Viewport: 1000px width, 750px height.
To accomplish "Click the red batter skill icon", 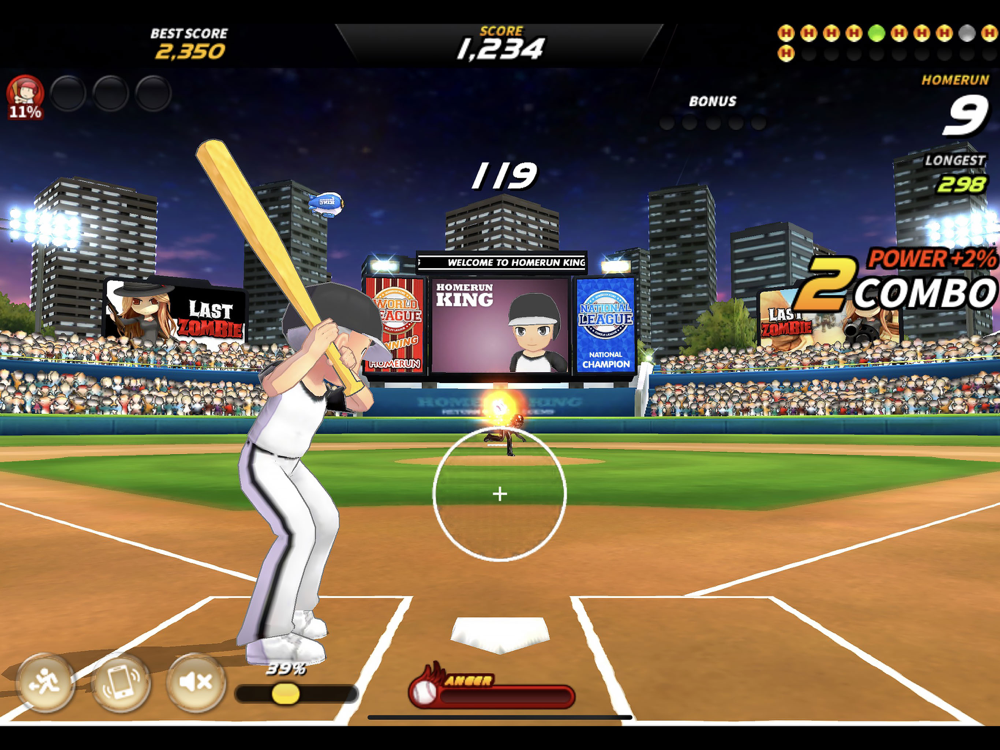I will coord(25,95).
